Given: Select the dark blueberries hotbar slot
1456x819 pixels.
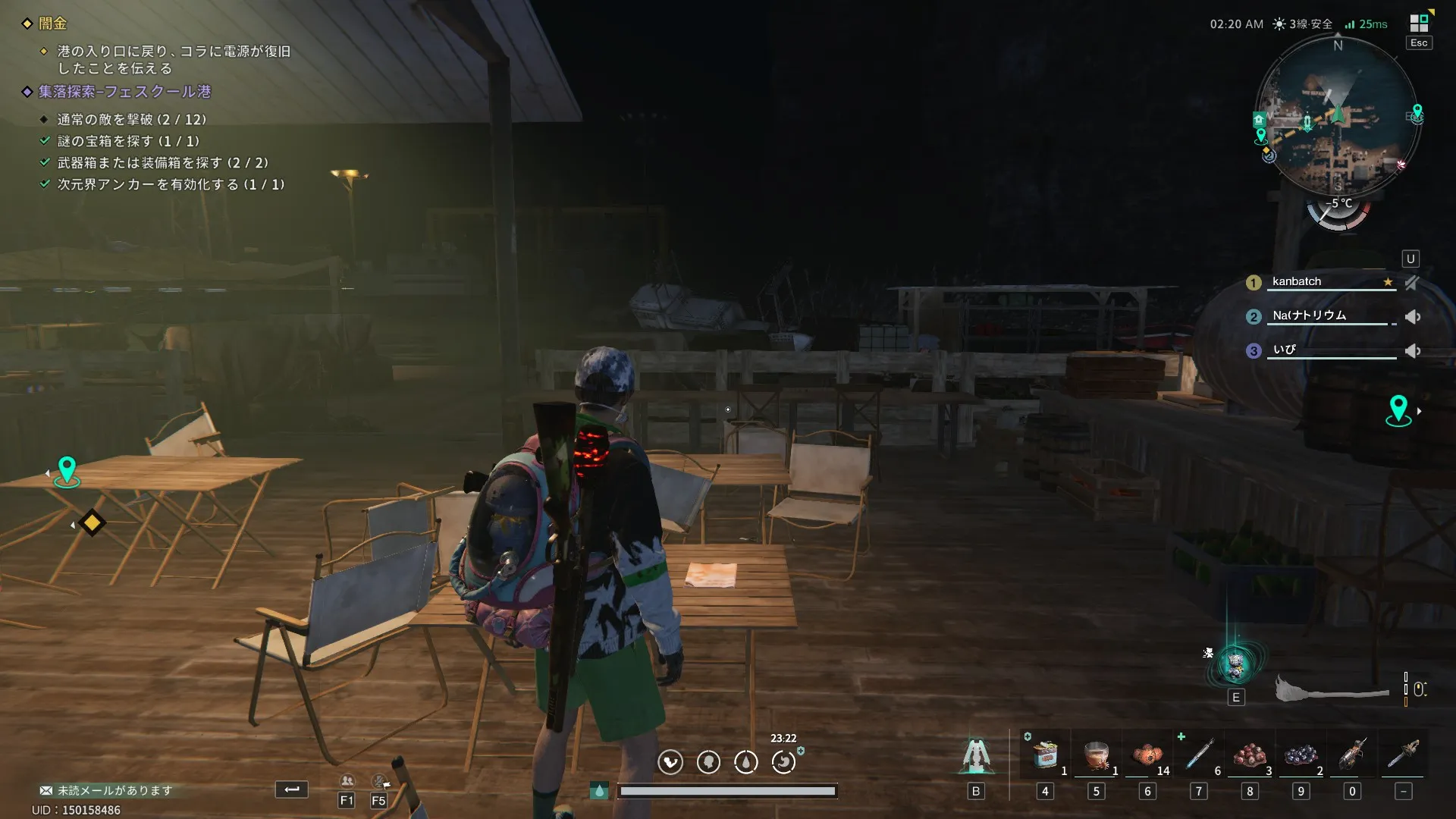Looking at the screenshot, I should (x=1301, y=755).
